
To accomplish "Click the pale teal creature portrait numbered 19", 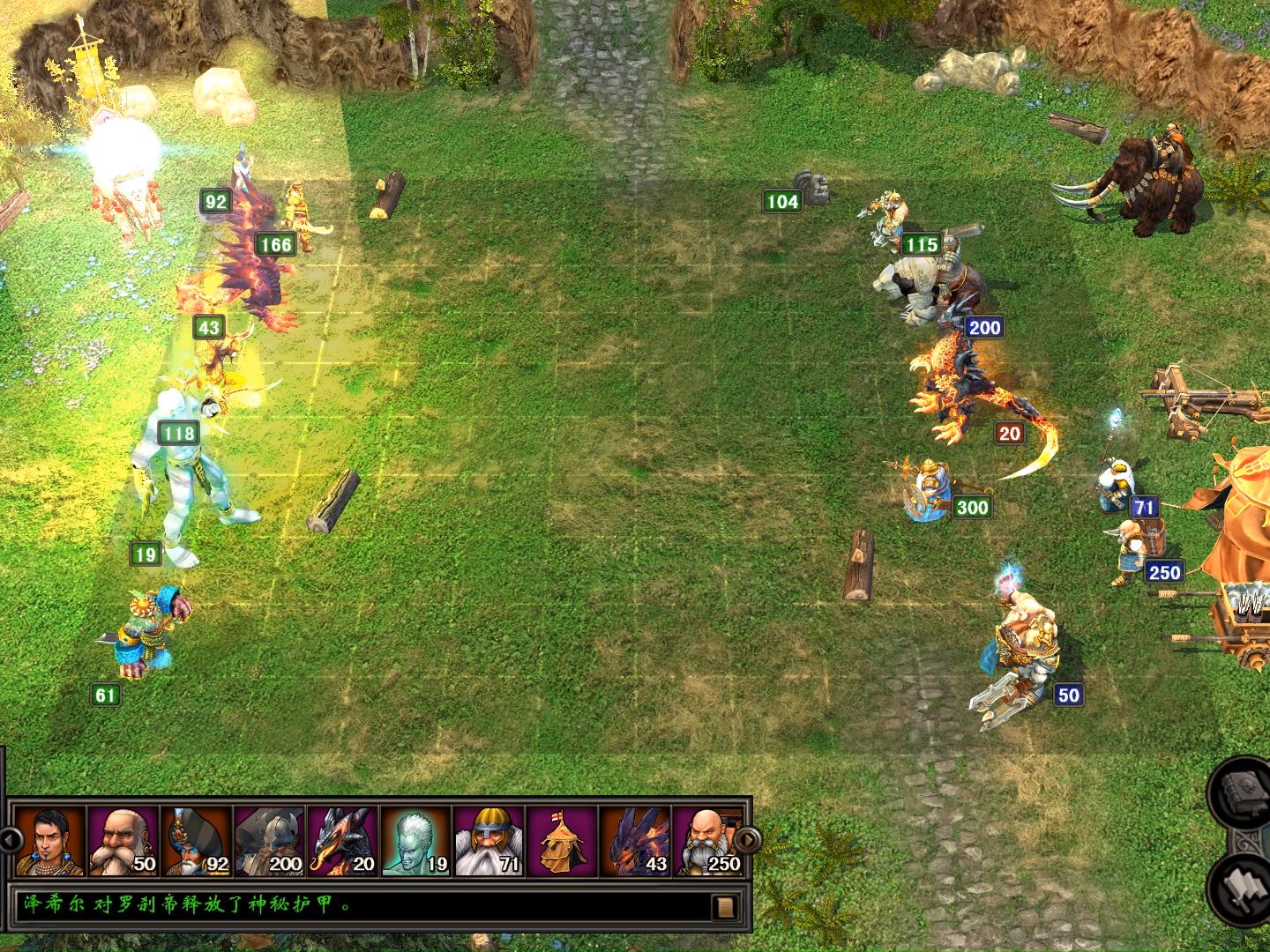I will [415, 840].
